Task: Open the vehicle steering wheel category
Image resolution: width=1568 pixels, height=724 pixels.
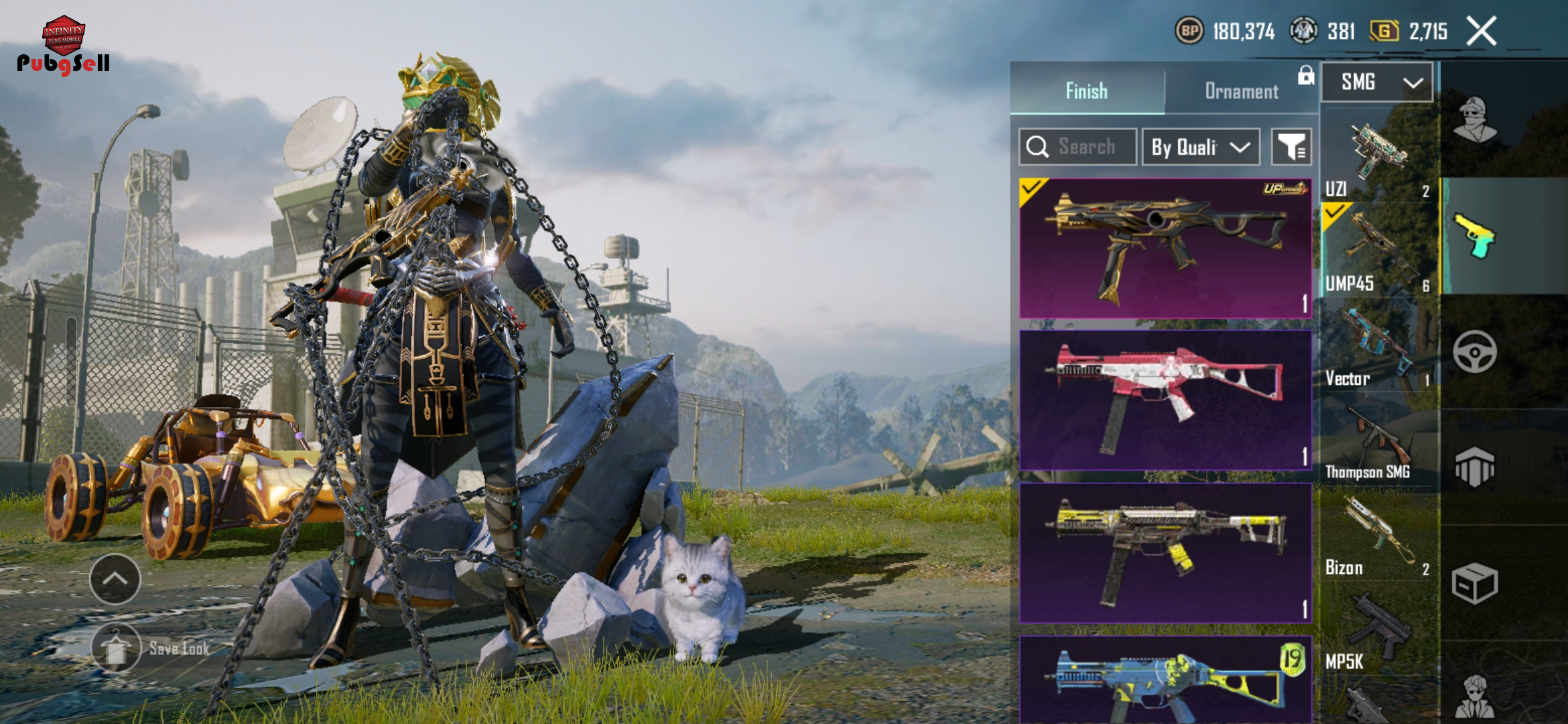Action: pos(1474,351)
